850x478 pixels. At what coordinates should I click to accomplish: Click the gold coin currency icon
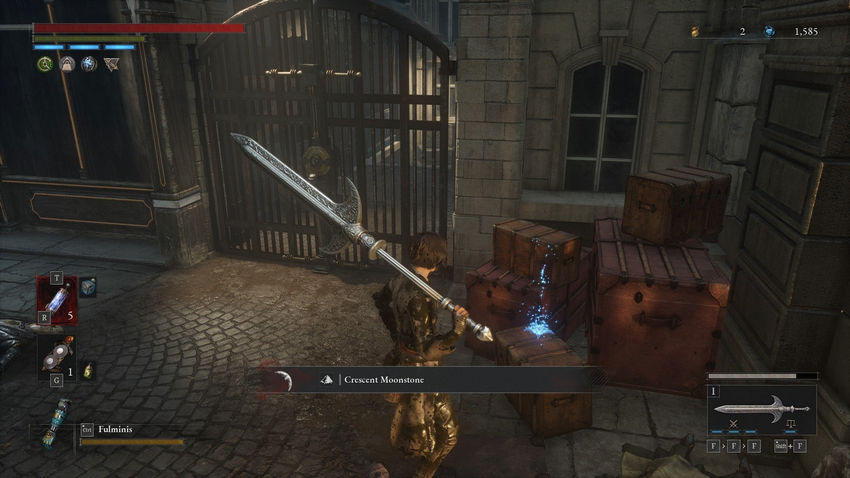click(695, 32)
